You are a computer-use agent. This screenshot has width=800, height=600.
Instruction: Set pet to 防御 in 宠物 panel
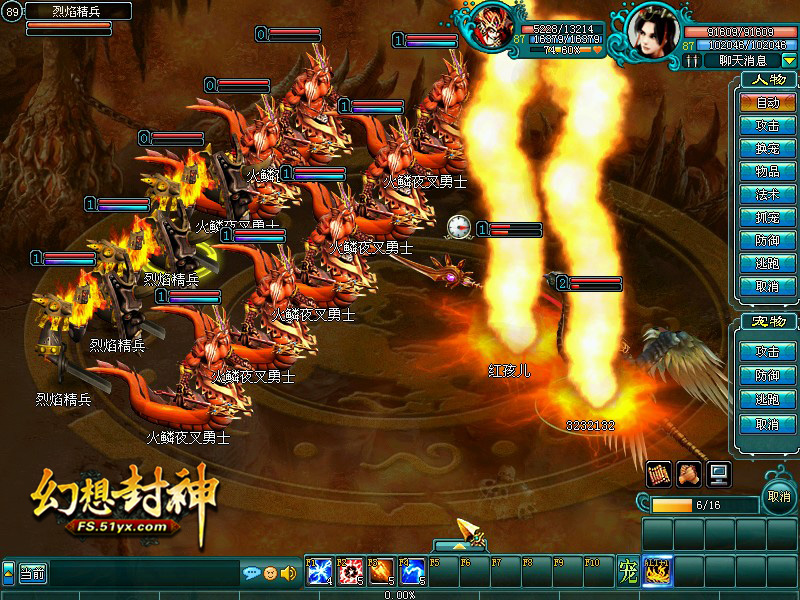[x=767, y=375]
